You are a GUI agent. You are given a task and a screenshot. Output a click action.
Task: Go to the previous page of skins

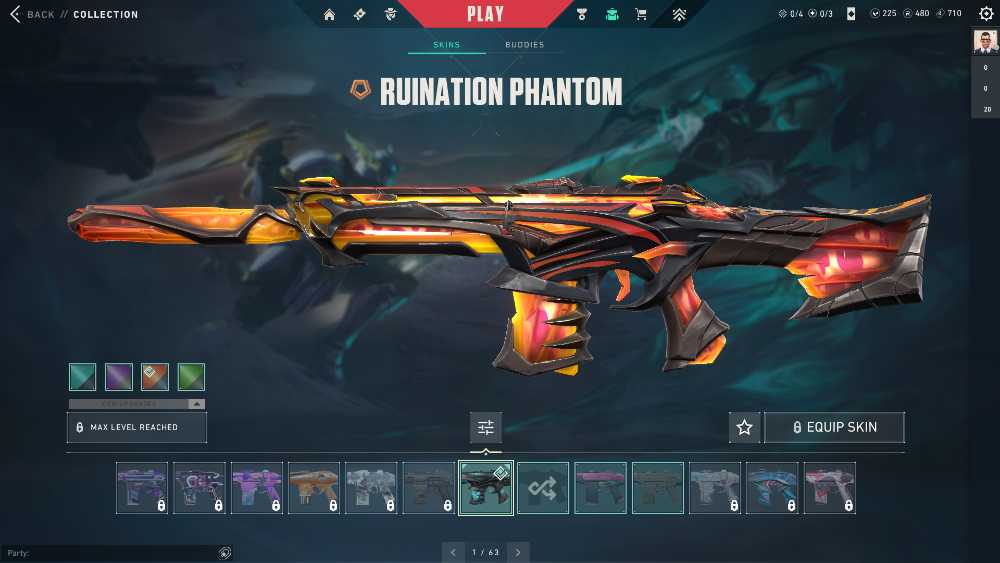click(454, 552)
